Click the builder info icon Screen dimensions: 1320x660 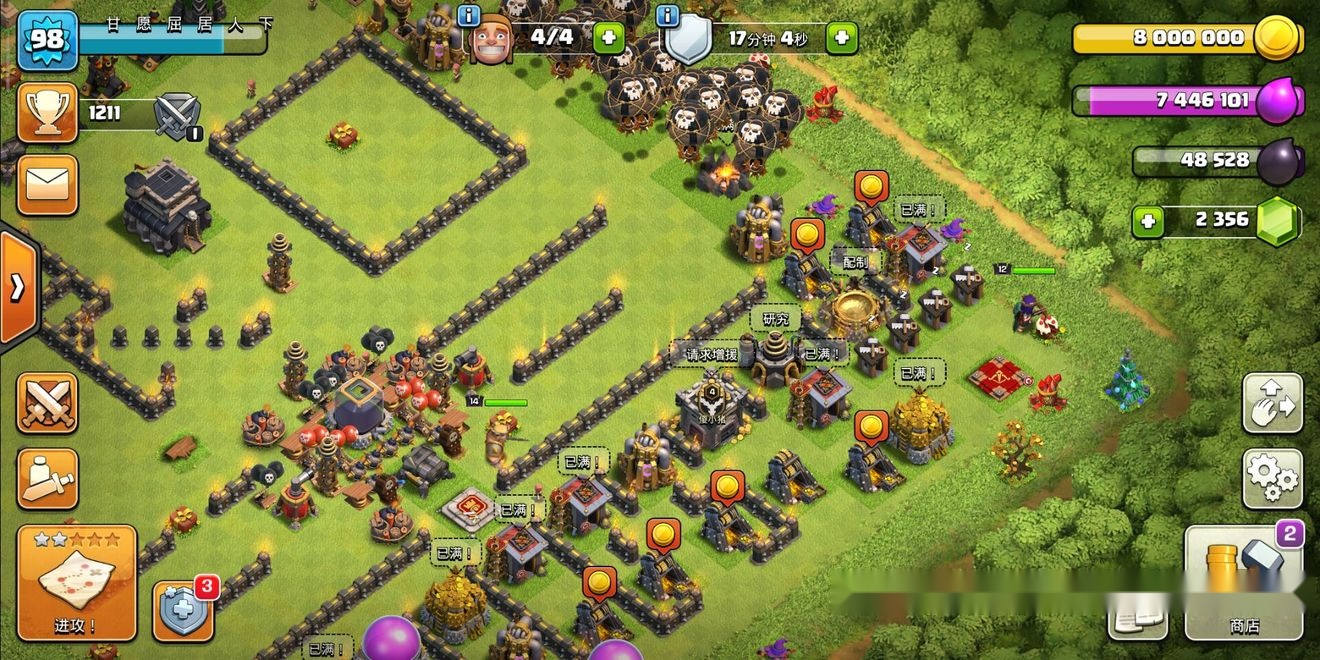click(467, 14)
